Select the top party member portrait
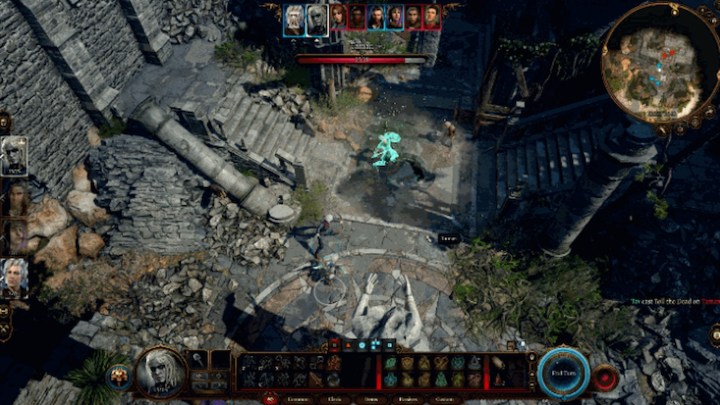This screenshot has height=405, width=720. [14, 156]
